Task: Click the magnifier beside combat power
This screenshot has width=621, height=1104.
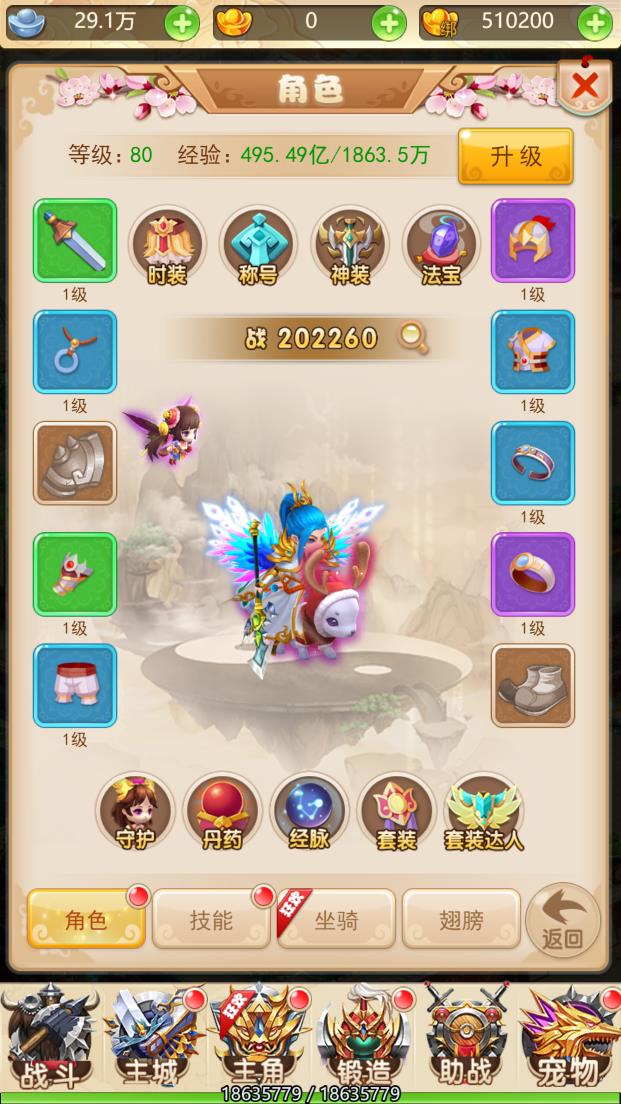Action: (x=412, y=338)
